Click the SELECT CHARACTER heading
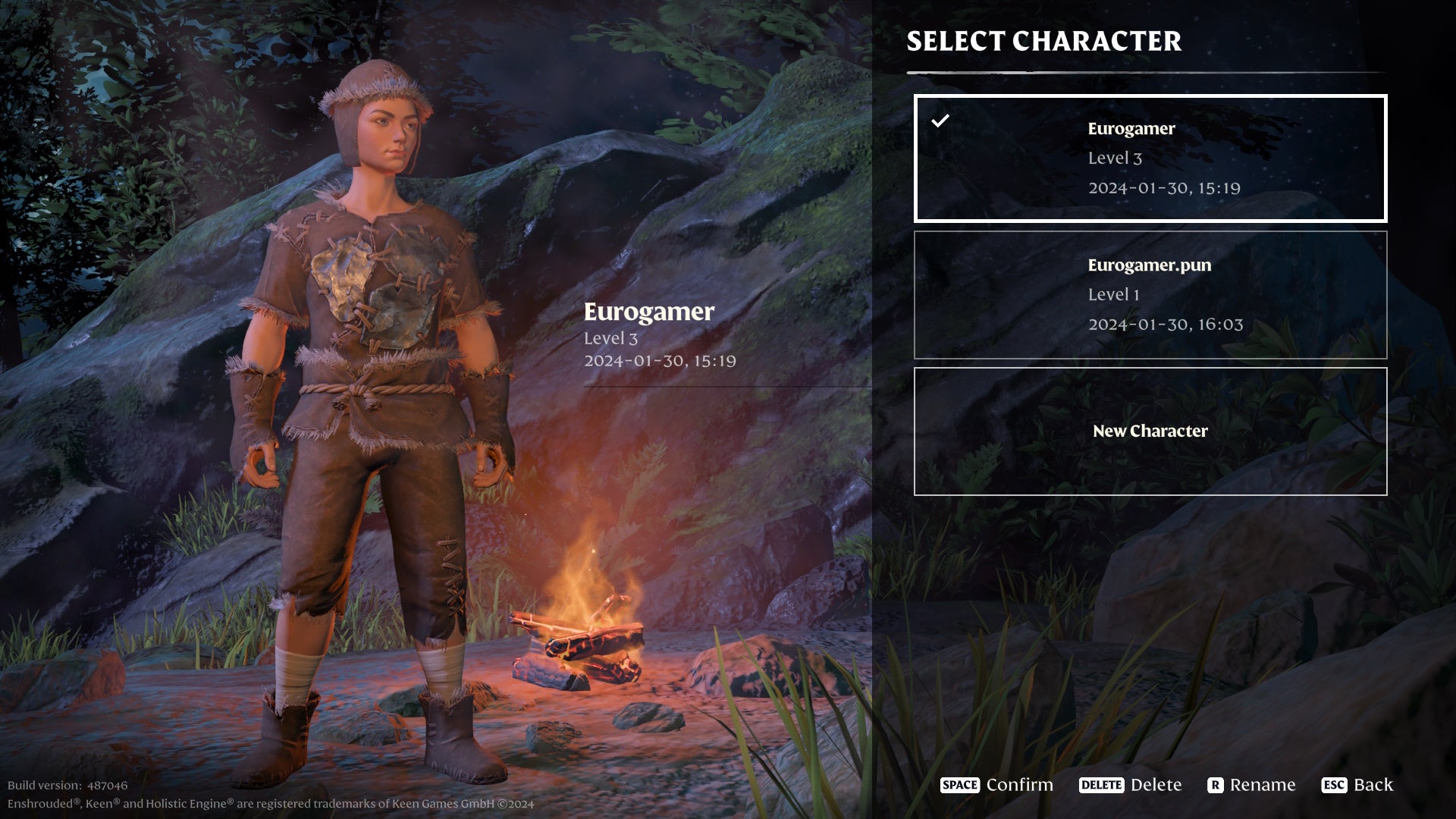The height and width of the screenshot is (819, 1456). [x=1044, y=42]
